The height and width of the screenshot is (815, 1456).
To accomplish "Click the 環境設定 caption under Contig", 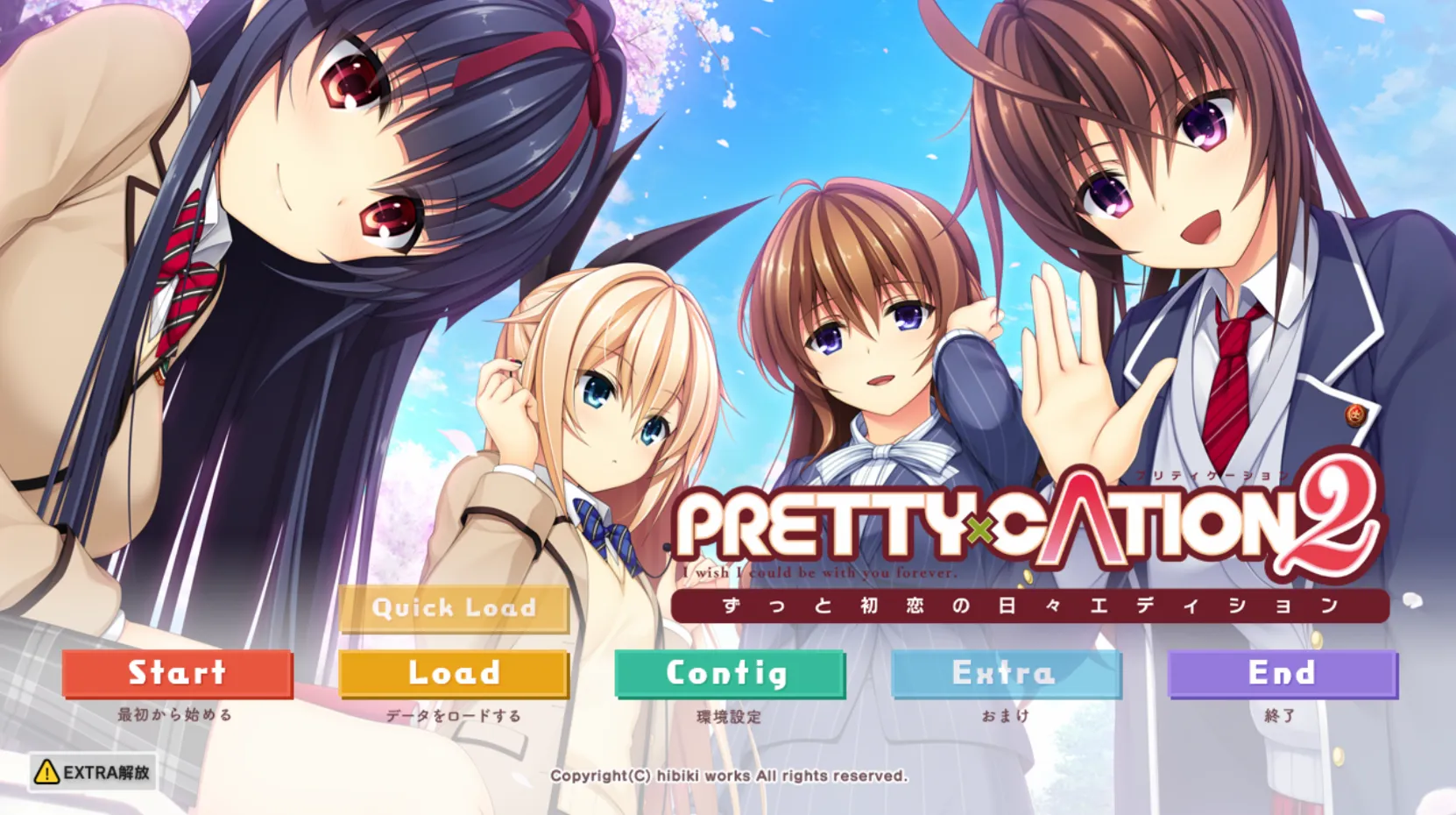I will point(729,714).
